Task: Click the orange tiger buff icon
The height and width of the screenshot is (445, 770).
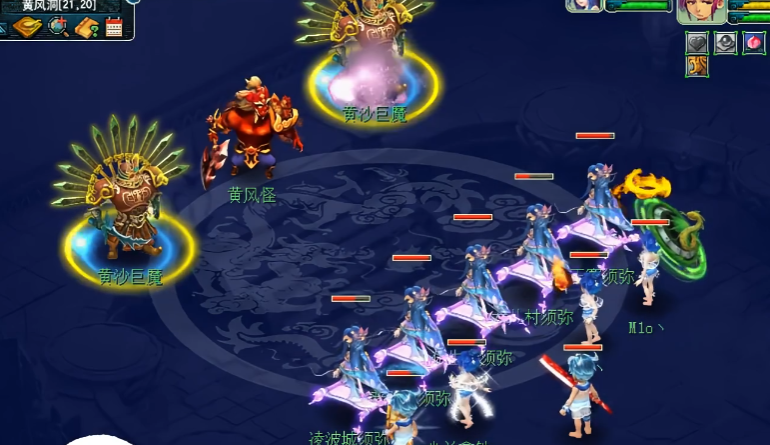Action: [697, 67]
